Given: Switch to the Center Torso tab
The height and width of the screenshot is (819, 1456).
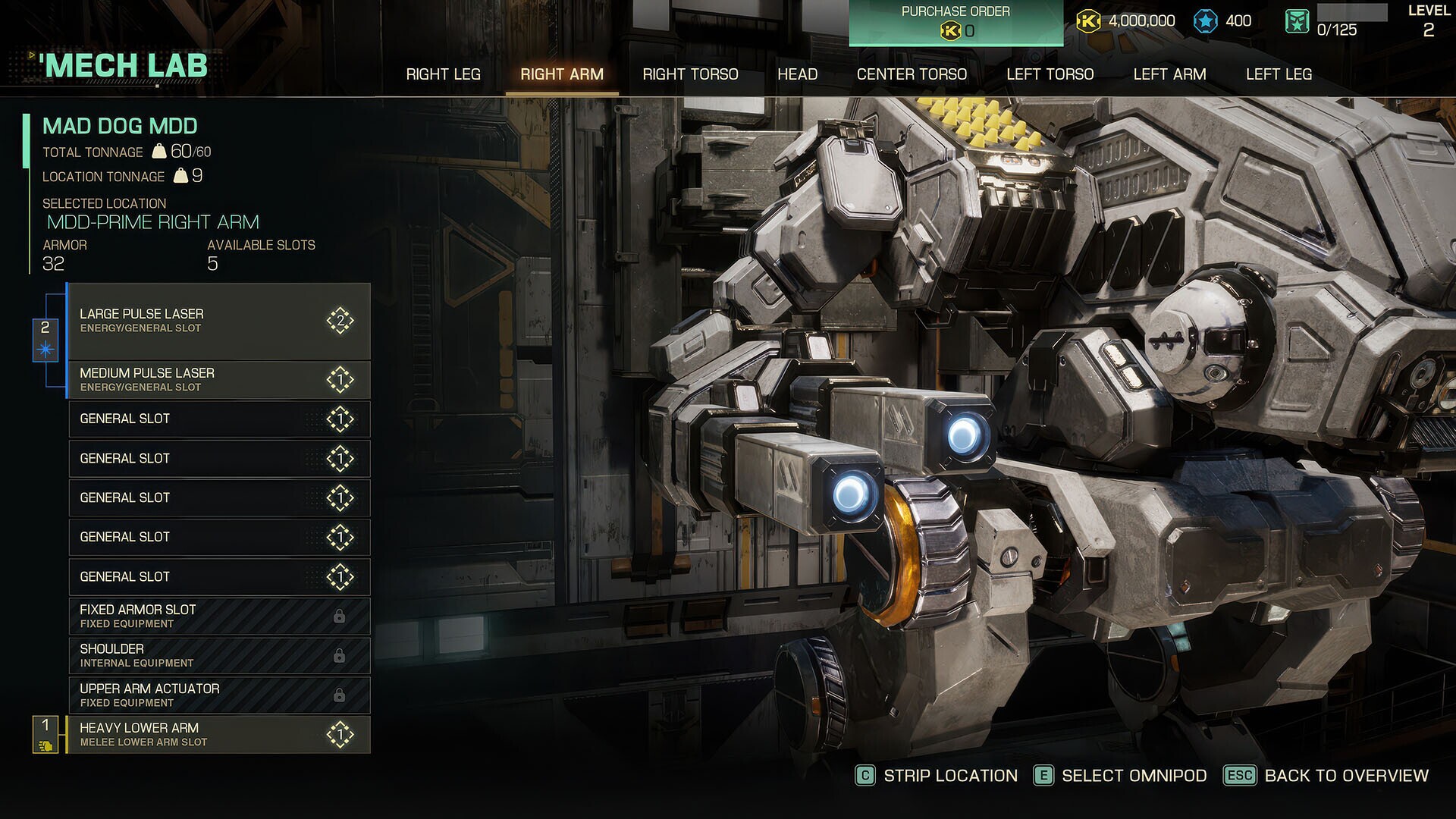Looking at the screenshot, I should (912, 74).
